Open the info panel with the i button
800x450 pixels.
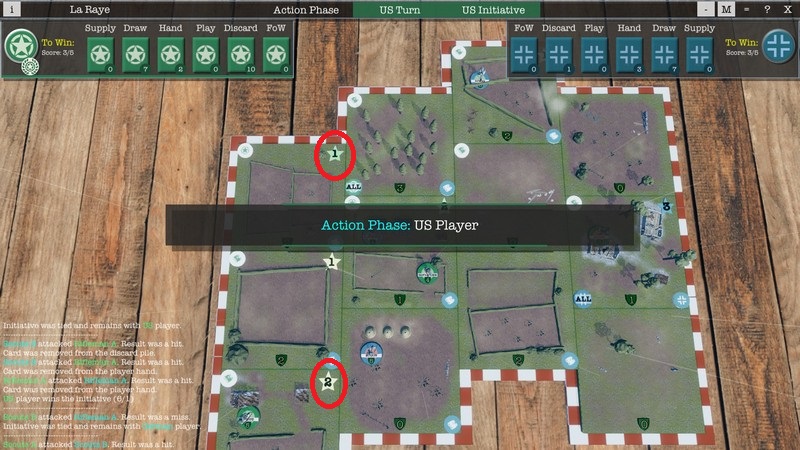(12, 9)
